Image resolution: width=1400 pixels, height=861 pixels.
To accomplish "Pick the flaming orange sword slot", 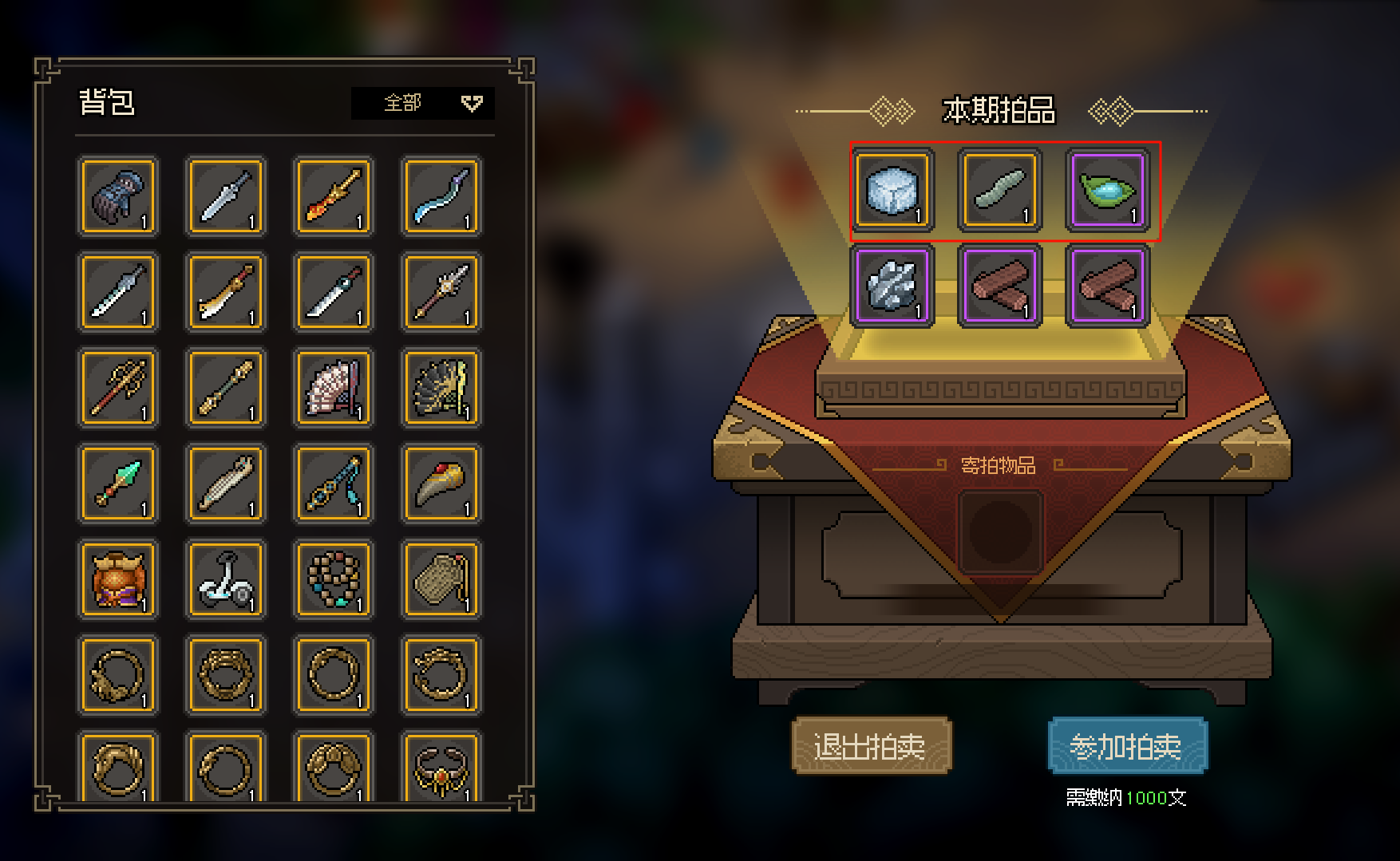I will 334,197.
